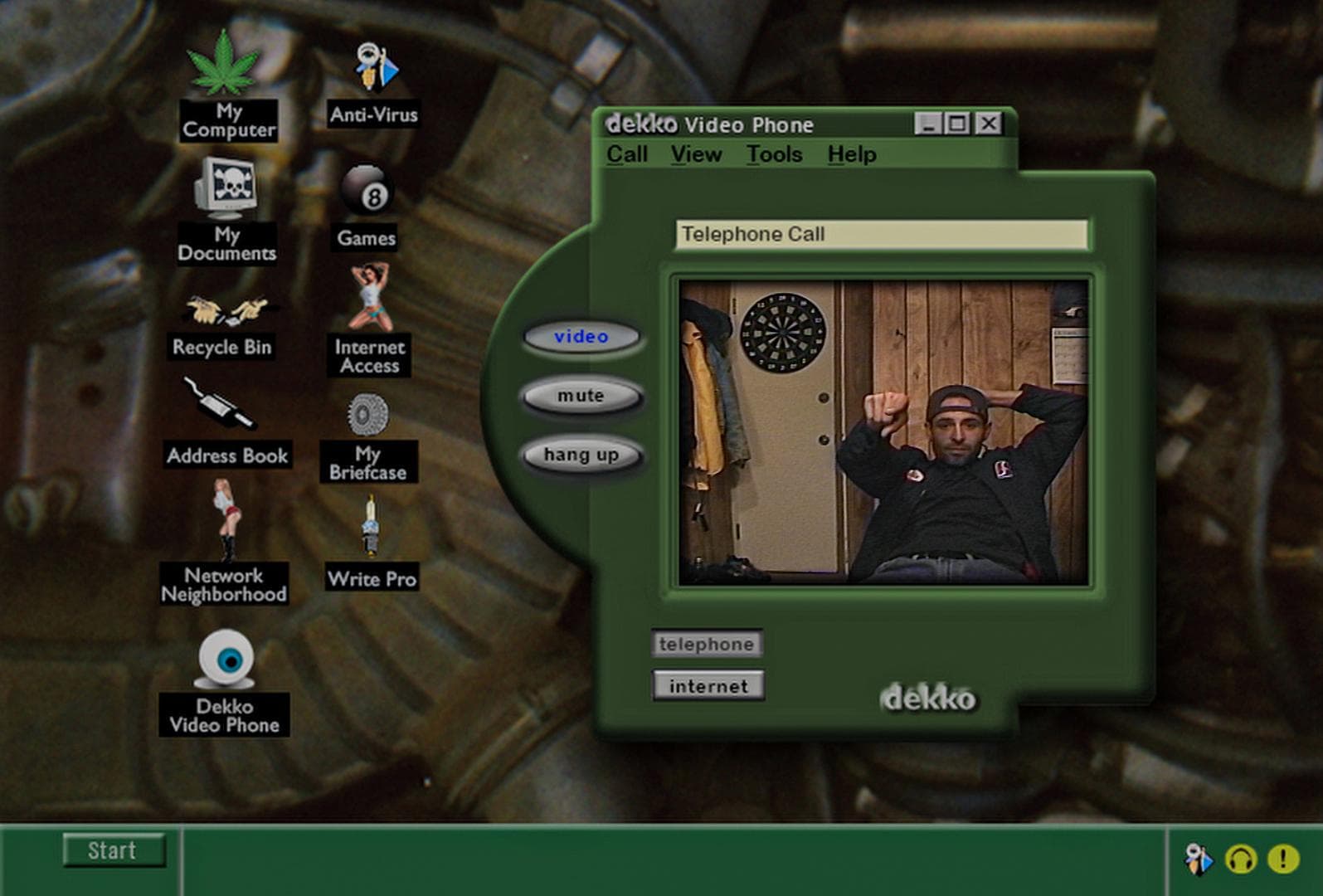The image size is (1323, 896).
Task: Click the Start button on the taskbar
Action: point(114,850)
